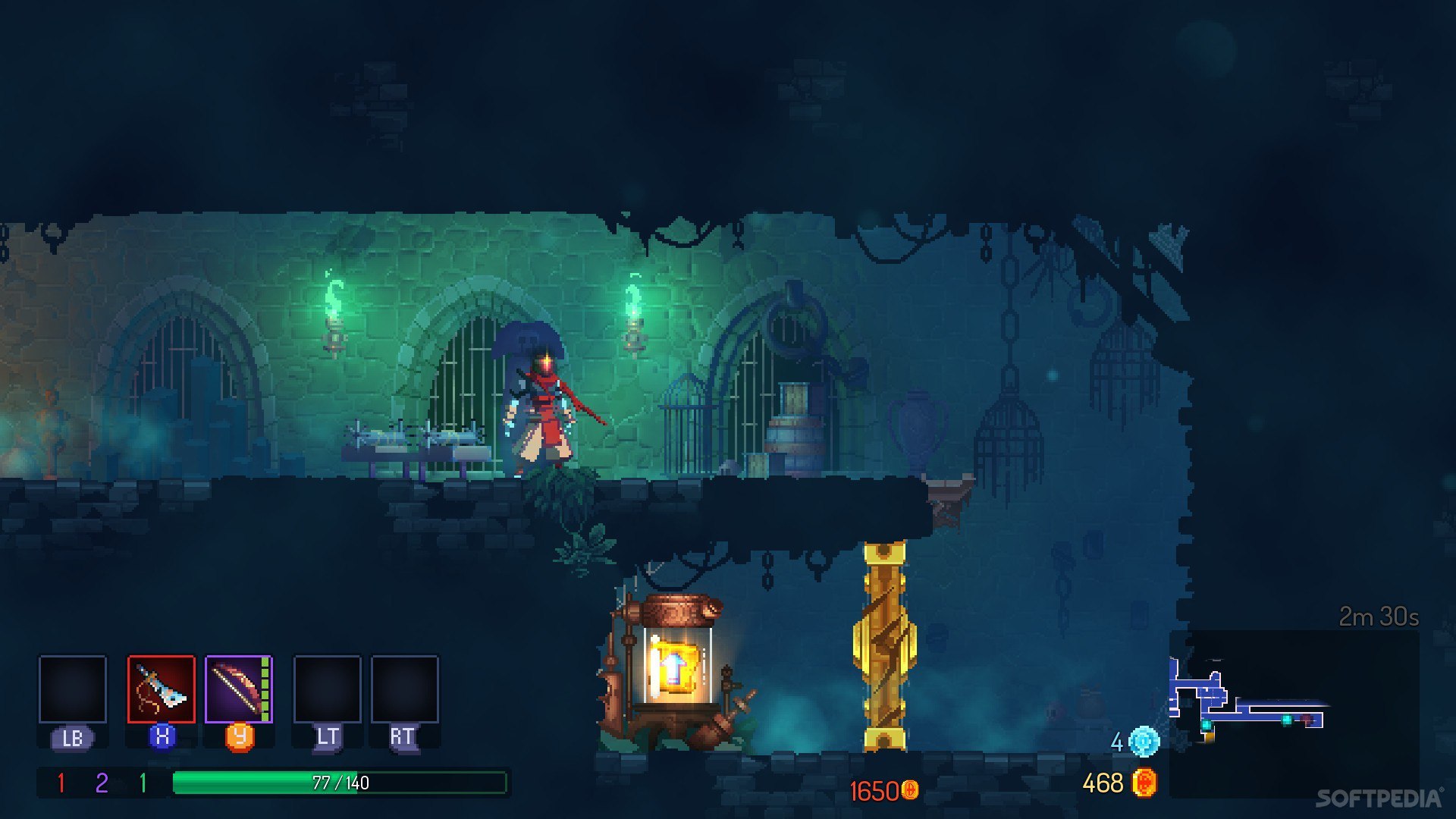Select the red-bordered primary weapon slot
Image resolution: width=1456 pixels, height=819 pixels.
click(161, 689)
